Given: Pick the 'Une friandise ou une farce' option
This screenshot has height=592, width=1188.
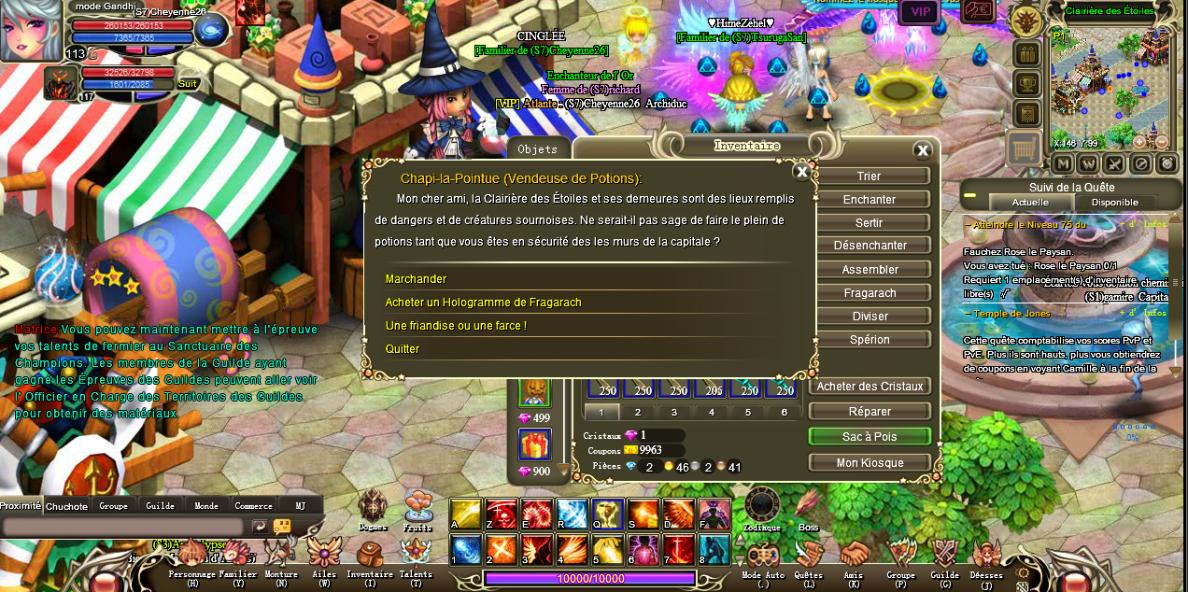Looking at the screenshot, I should 456,326.
